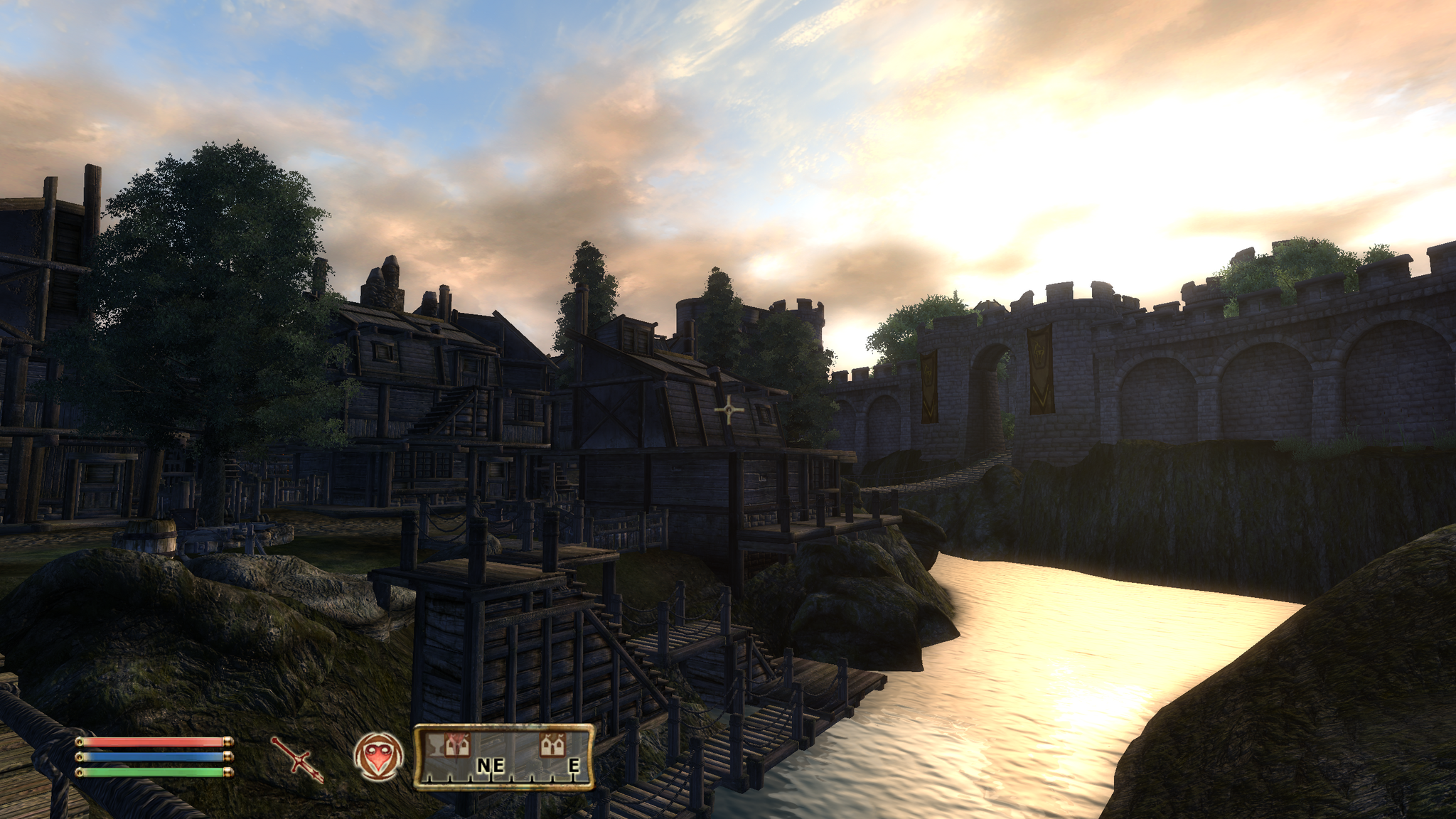
Task: Select the red heart spell icon
Action: [x=379, y=756]
